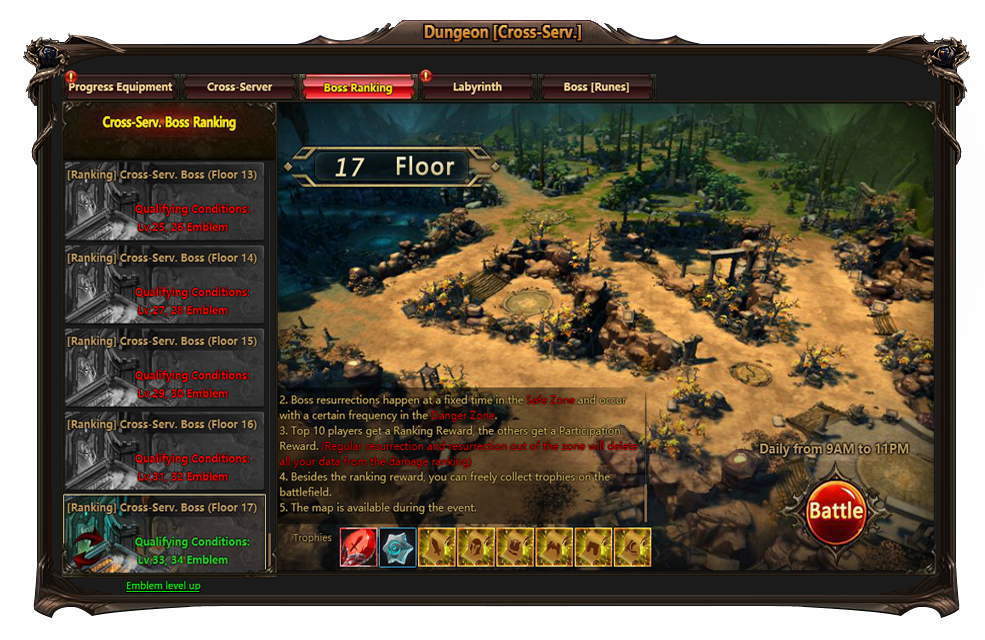Click the Emblem level up link
Viewport: 985px width, 640px height.
tap(163, 586)
